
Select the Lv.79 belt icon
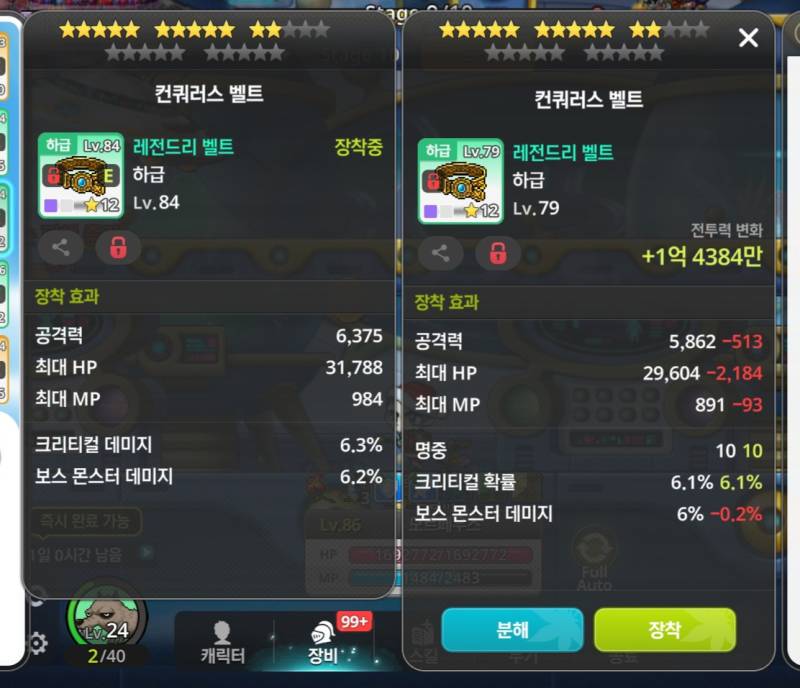[x=461, y=181]
